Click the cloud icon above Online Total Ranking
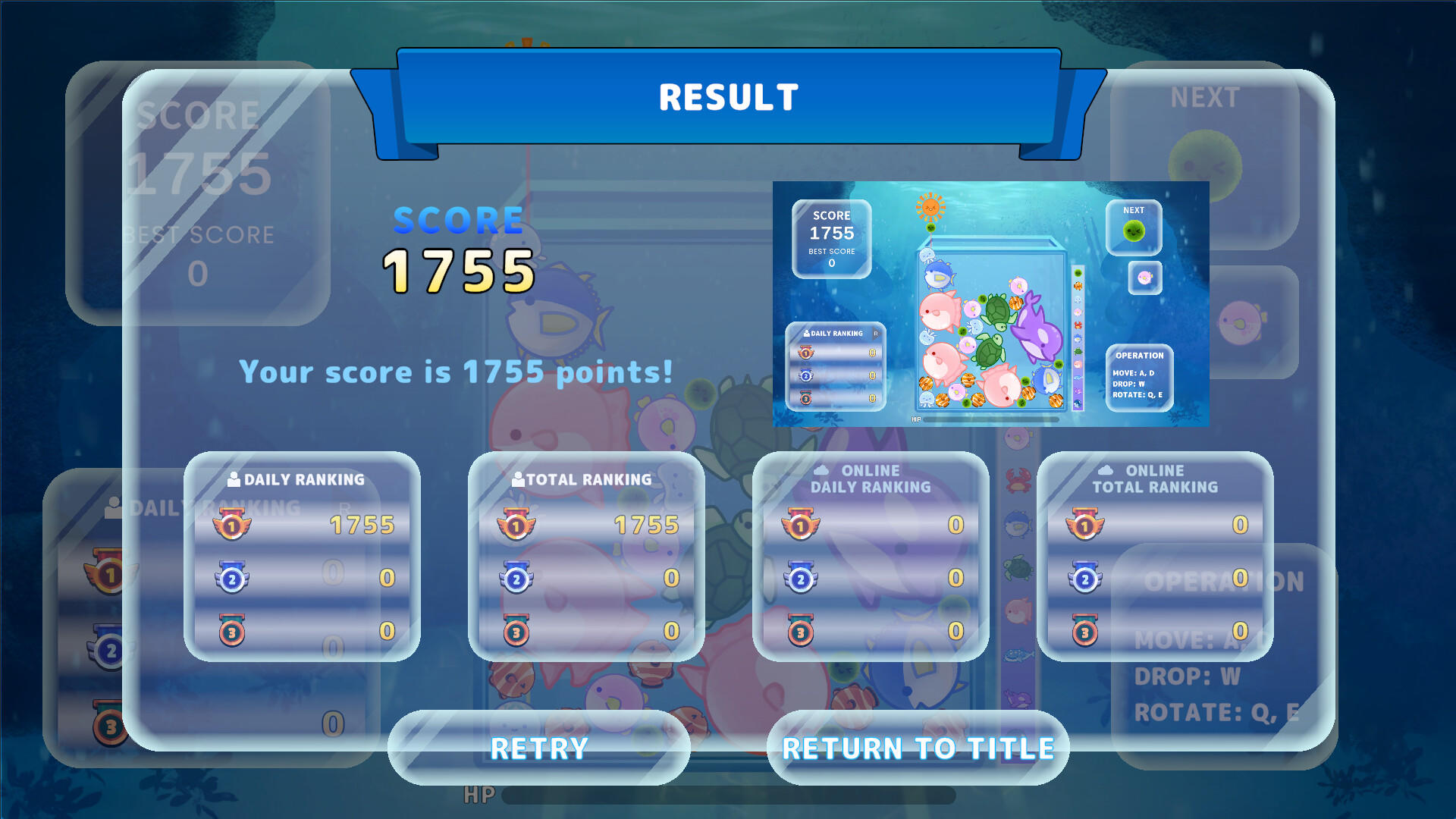 1105,469
